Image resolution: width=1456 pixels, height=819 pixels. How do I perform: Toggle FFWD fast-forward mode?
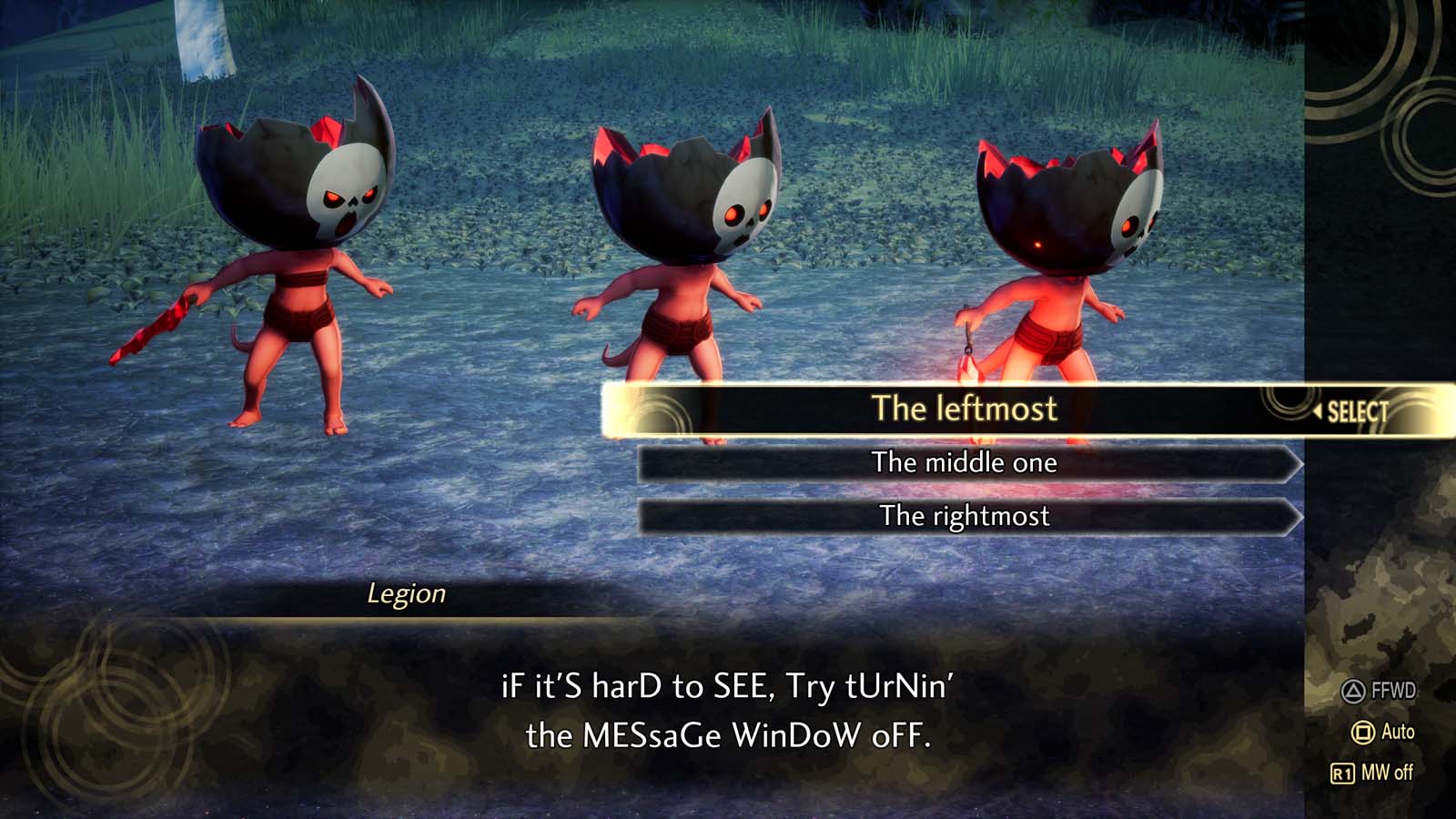coord(1381,692)
